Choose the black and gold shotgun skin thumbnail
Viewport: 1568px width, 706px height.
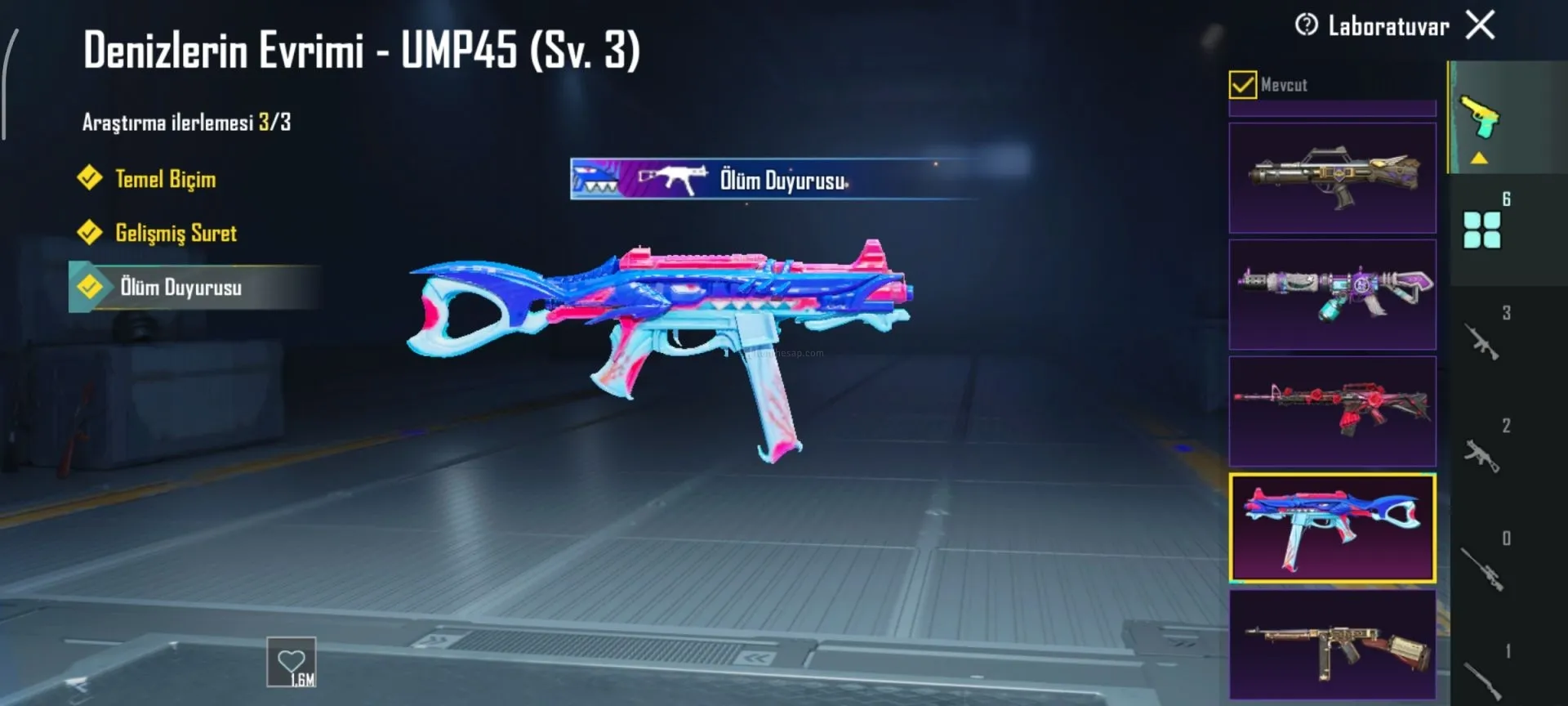[x=1332, y=178]
